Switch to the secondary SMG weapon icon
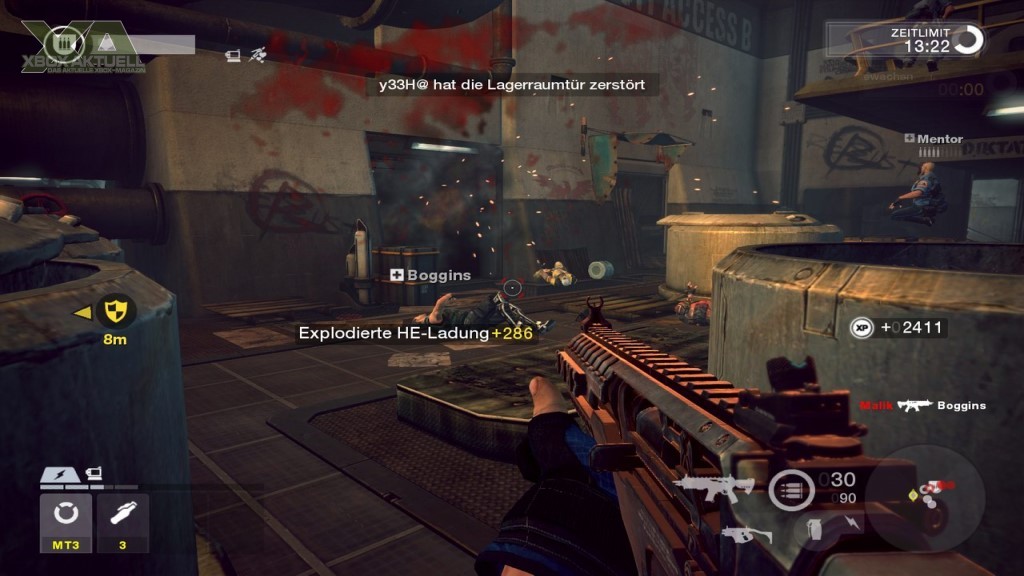 pos(747,534)
